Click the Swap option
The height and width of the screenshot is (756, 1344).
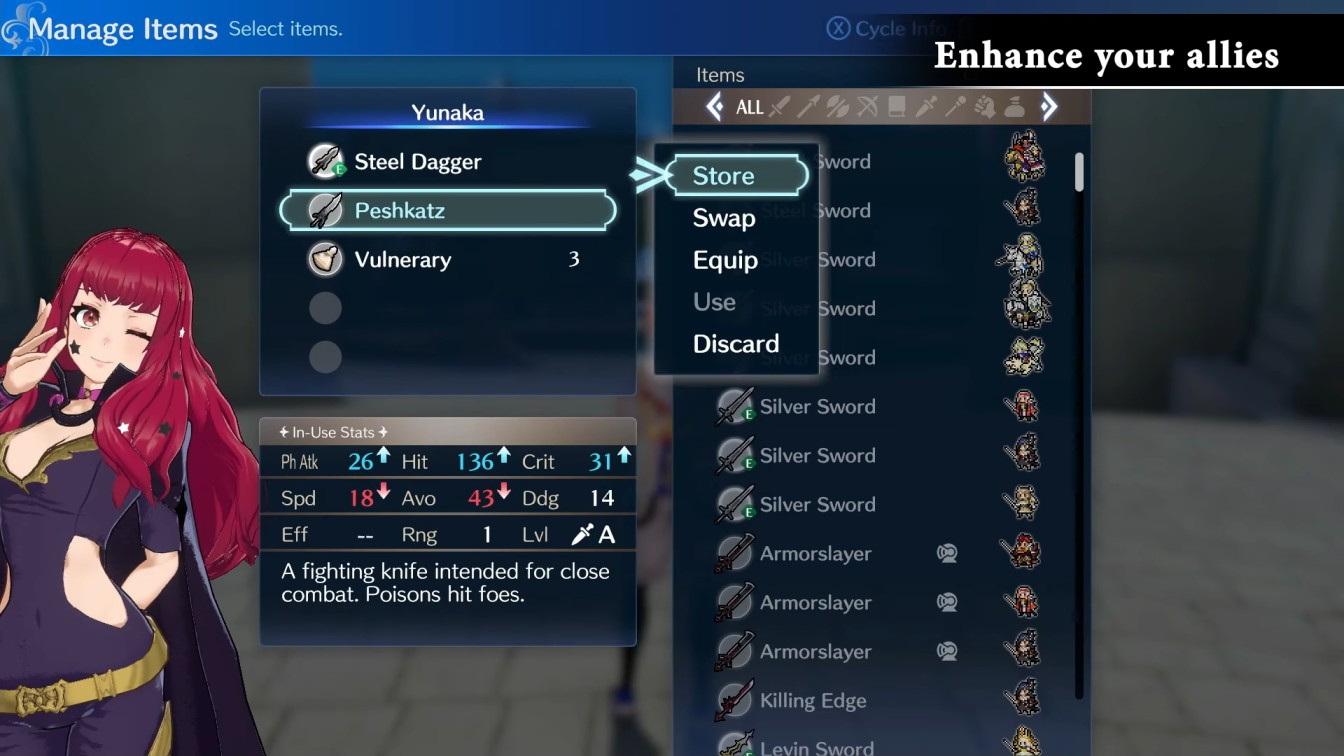coord(722,218)
